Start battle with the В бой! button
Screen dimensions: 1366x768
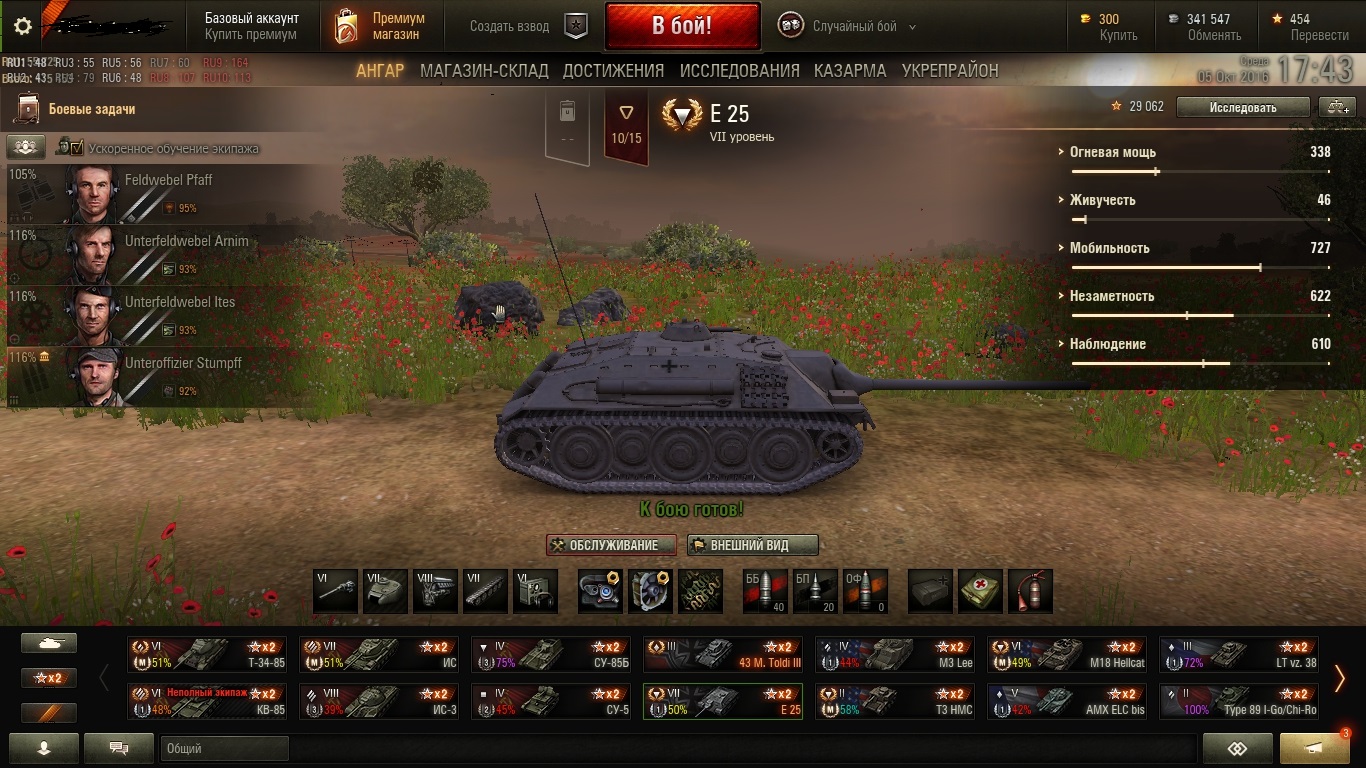682,26
